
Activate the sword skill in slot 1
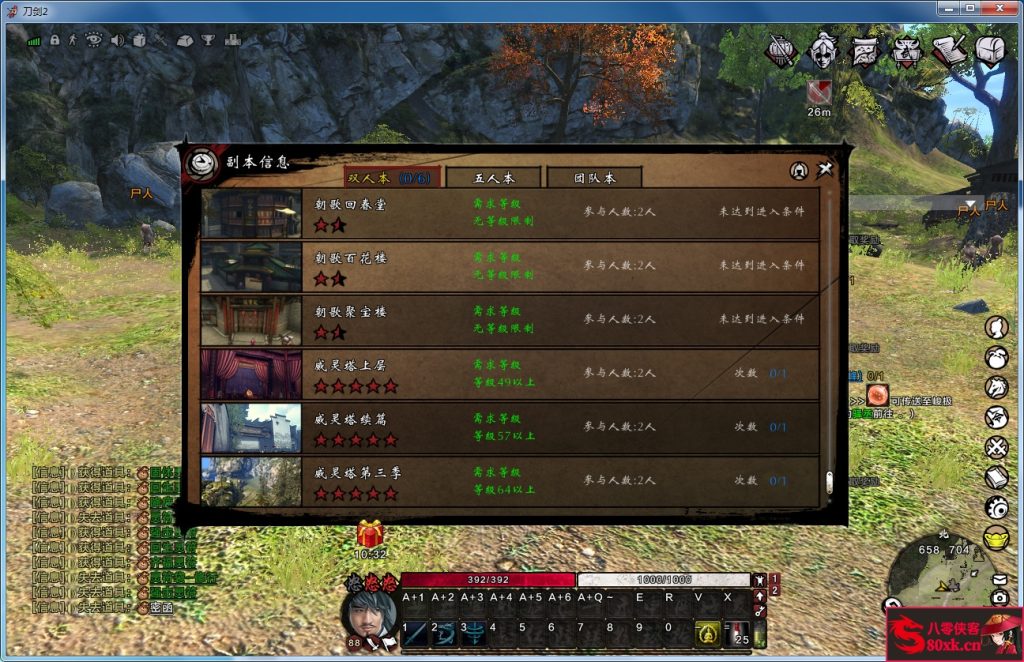pos(414,632)
